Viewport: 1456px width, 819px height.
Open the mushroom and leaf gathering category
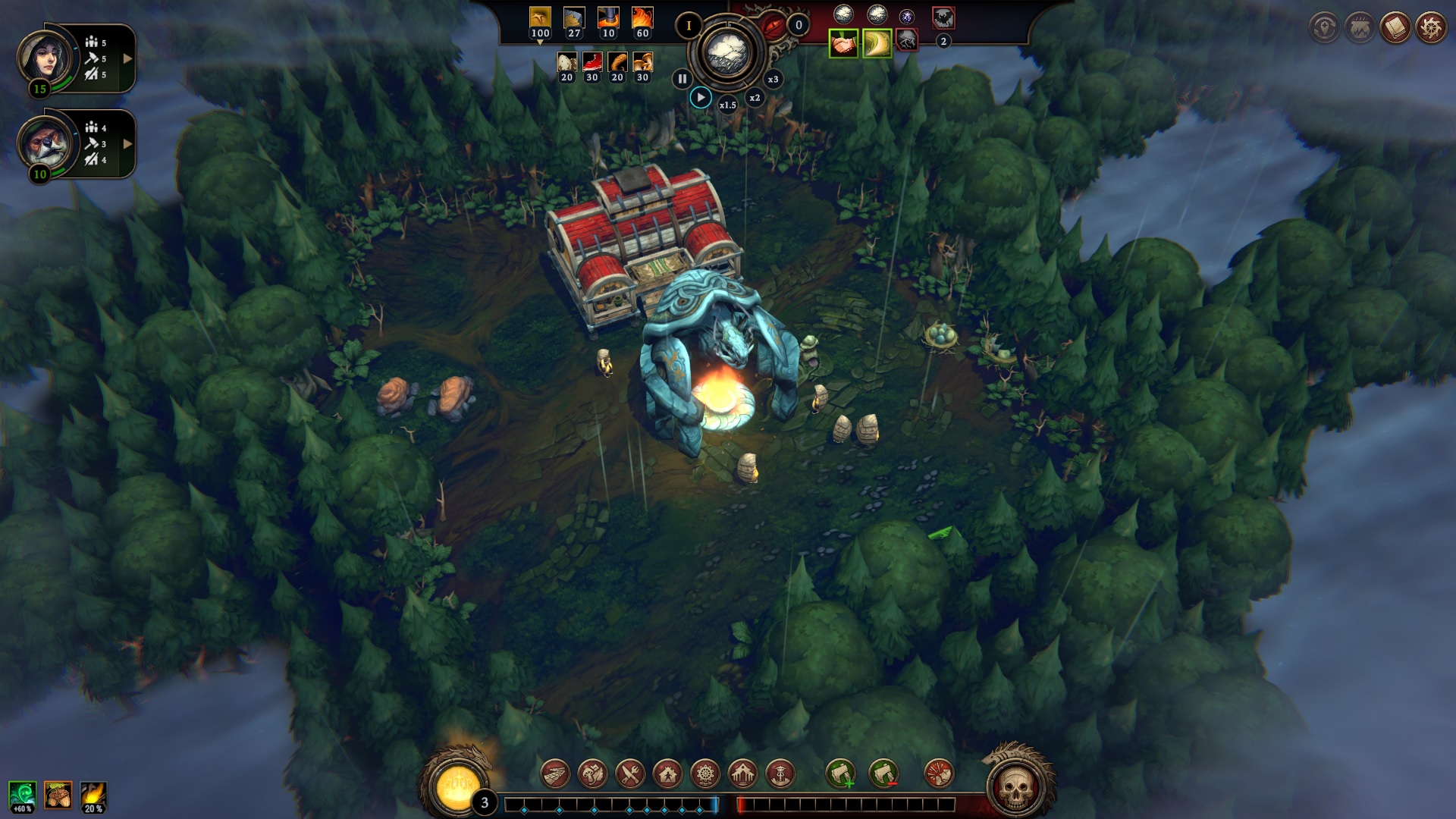(x=592, y=774)
